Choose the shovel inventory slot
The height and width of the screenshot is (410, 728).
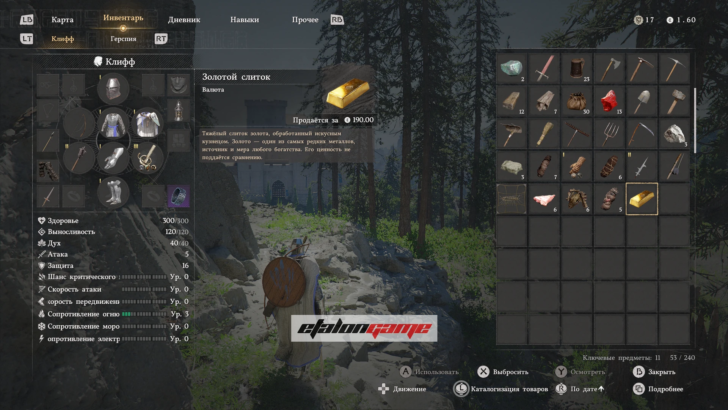pyautogui.click(x=641, y=100)
